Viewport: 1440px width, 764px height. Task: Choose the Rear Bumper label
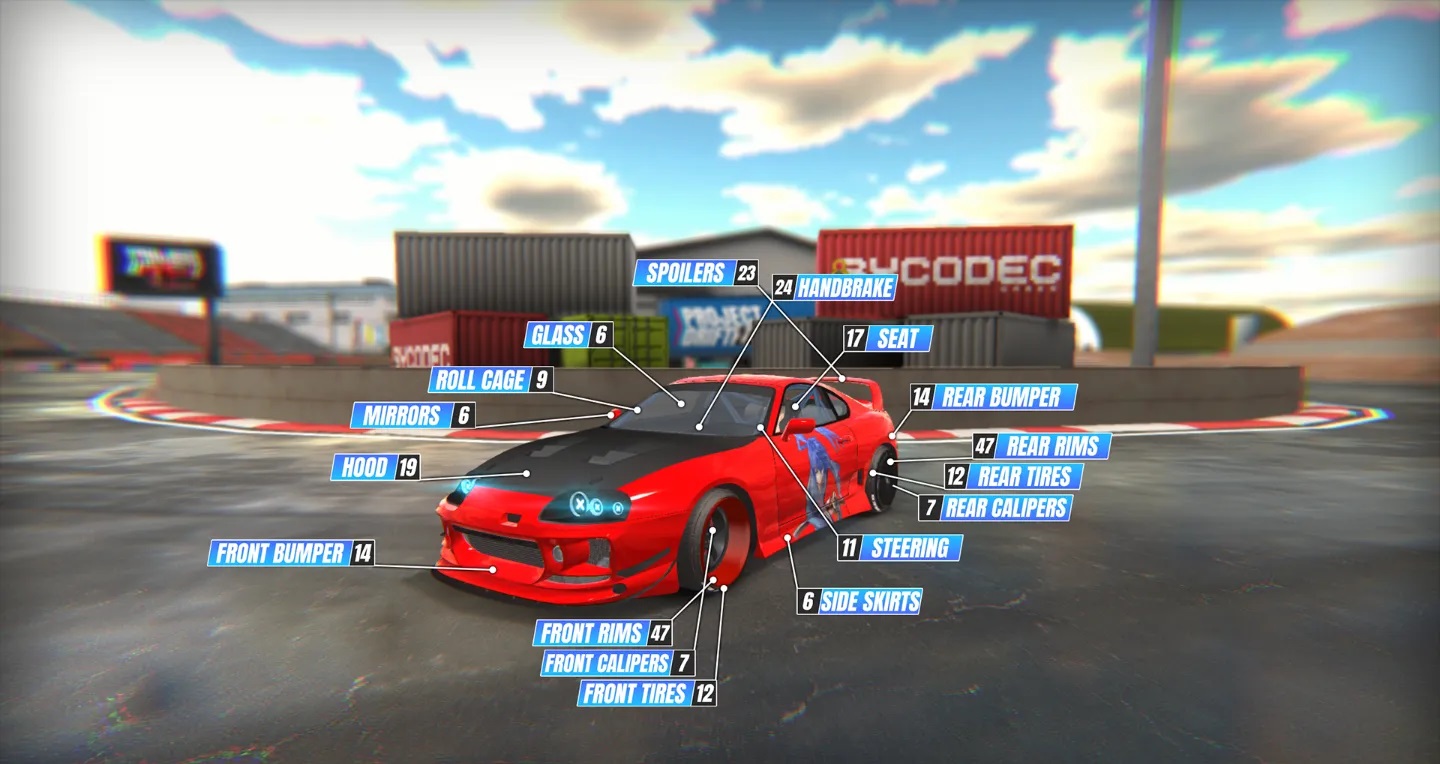coord(1003,397)
